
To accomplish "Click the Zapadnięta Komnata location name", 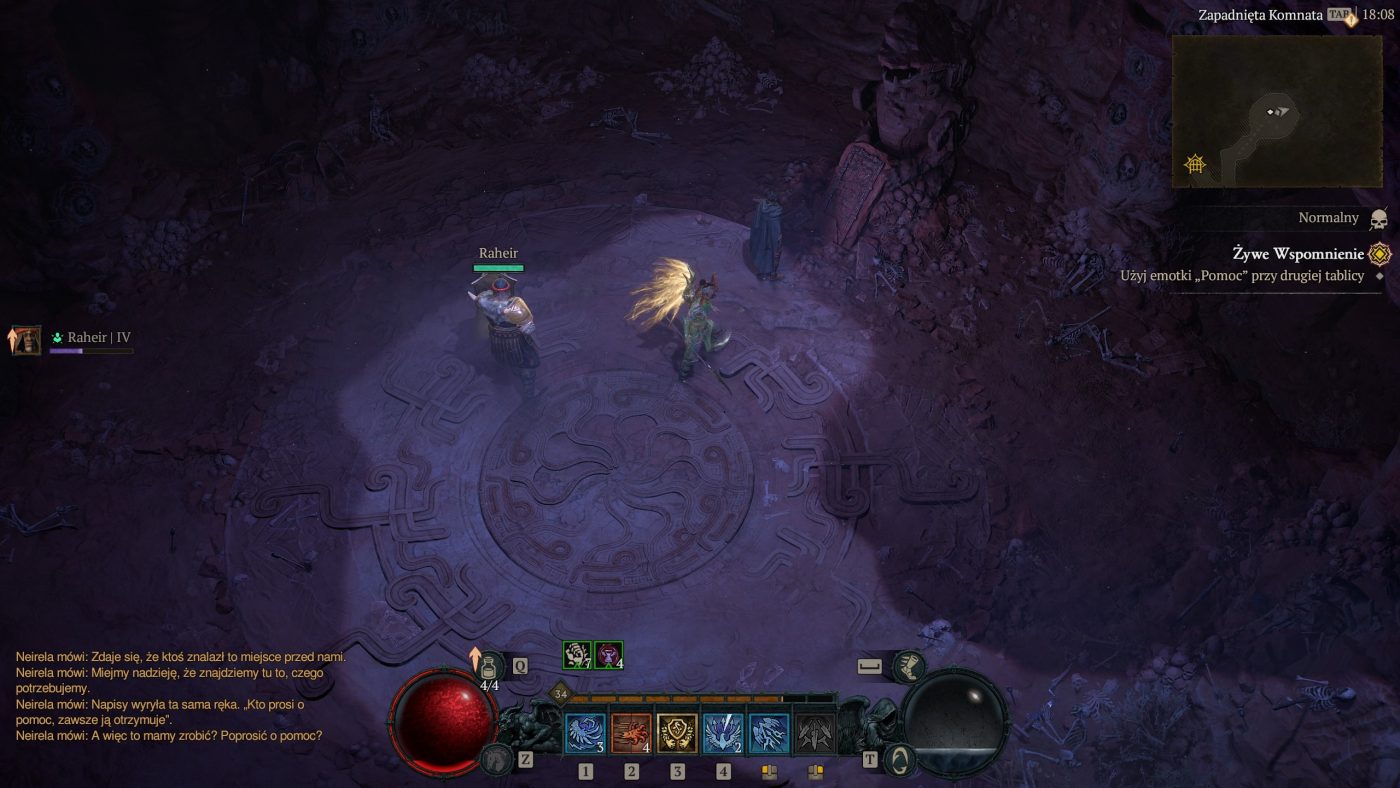I will pyautogui.click(x=1259, y=15).
